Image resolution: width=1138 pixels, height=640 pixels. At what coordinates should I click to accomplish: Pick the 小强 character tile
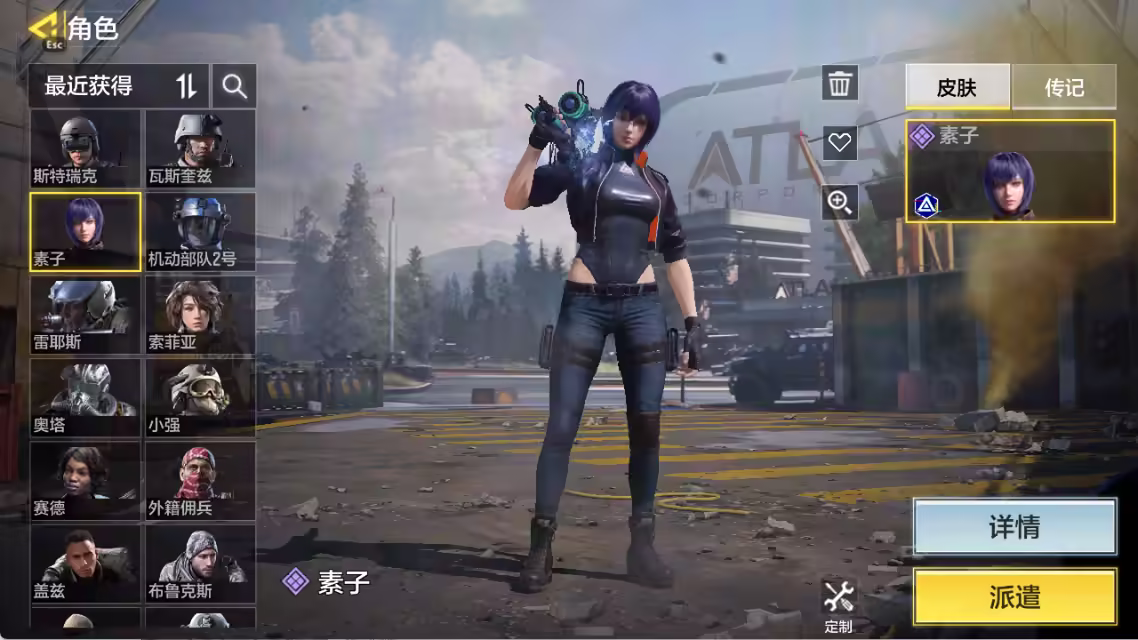coord(200,398)
